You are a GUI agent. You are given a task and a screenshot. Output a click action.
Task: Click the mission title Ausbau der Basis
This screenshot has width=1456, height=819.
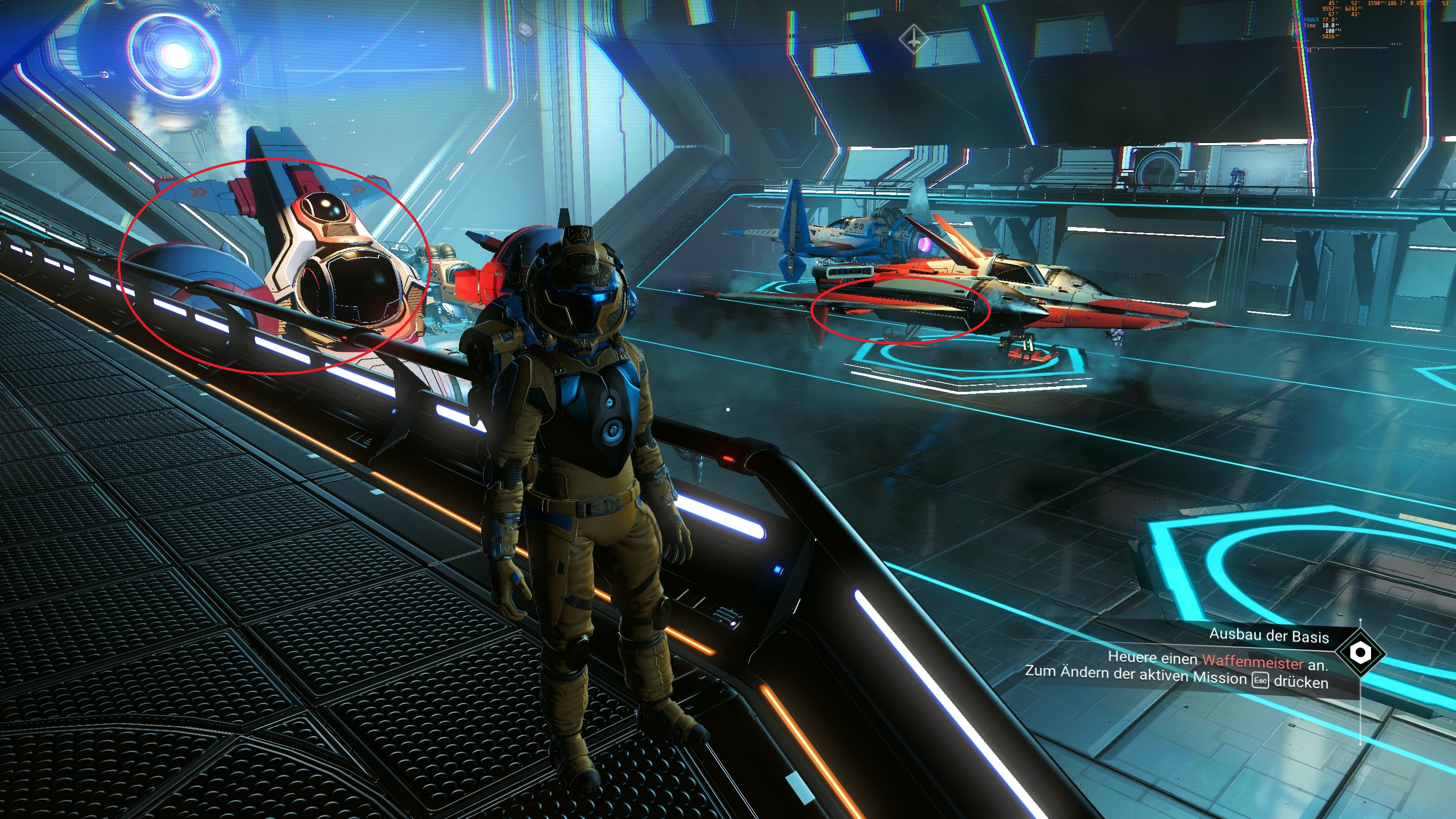point(1269,637)
